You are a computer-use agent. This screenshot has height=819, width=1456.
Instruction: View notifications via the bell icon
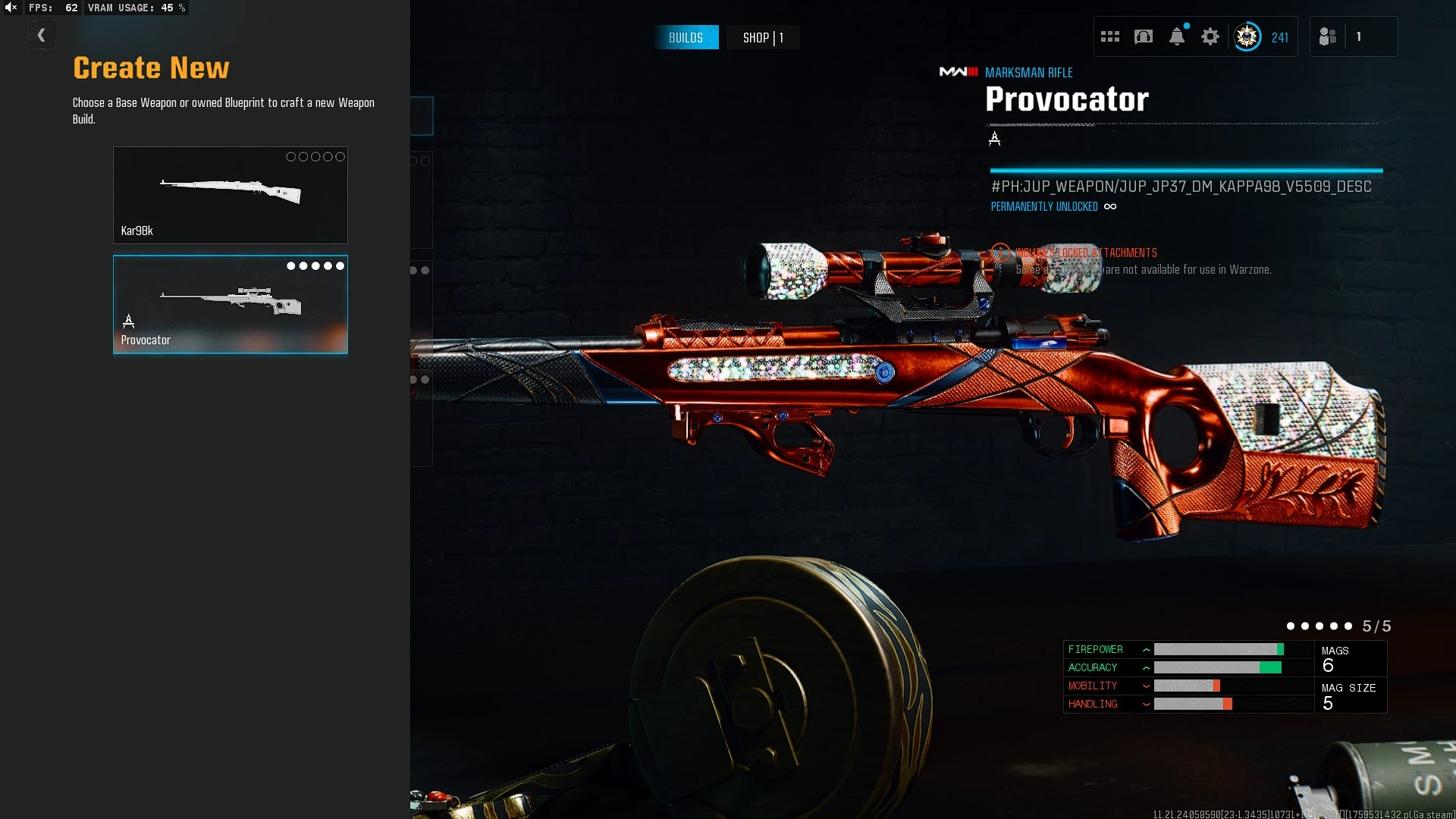1177,36
